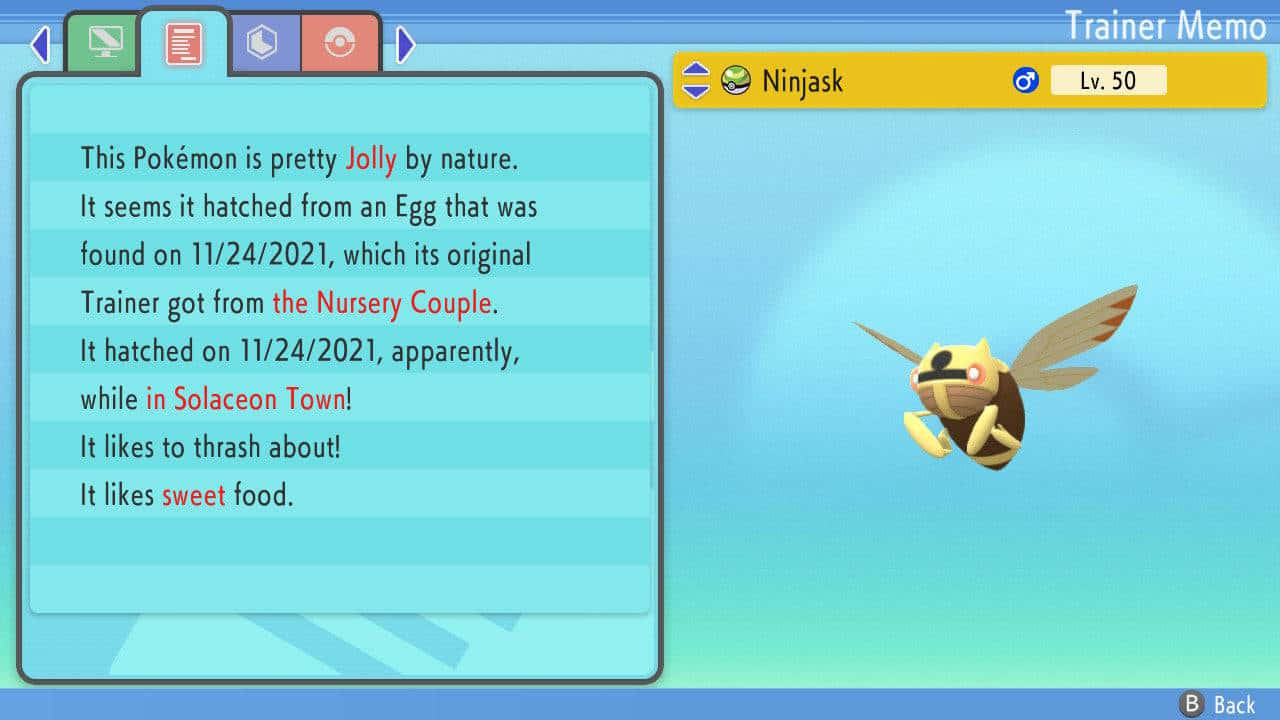This screenshot has height=720, width=1280.
Task: Click the Net Ball icon beside Ninjask
Action: 738,80
